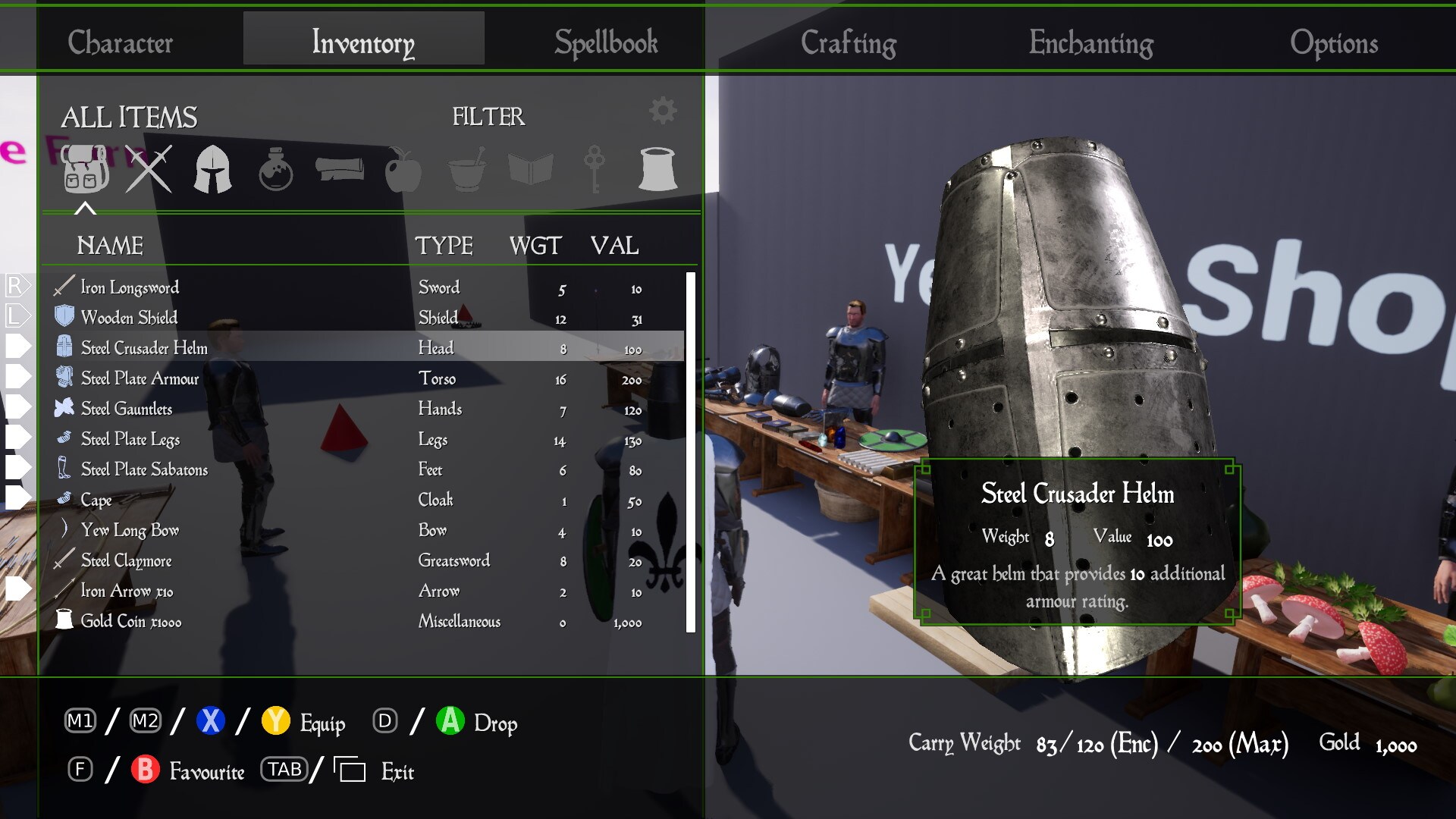Sort items by the VAL column

pyautogui.click(x=616, y=245)
